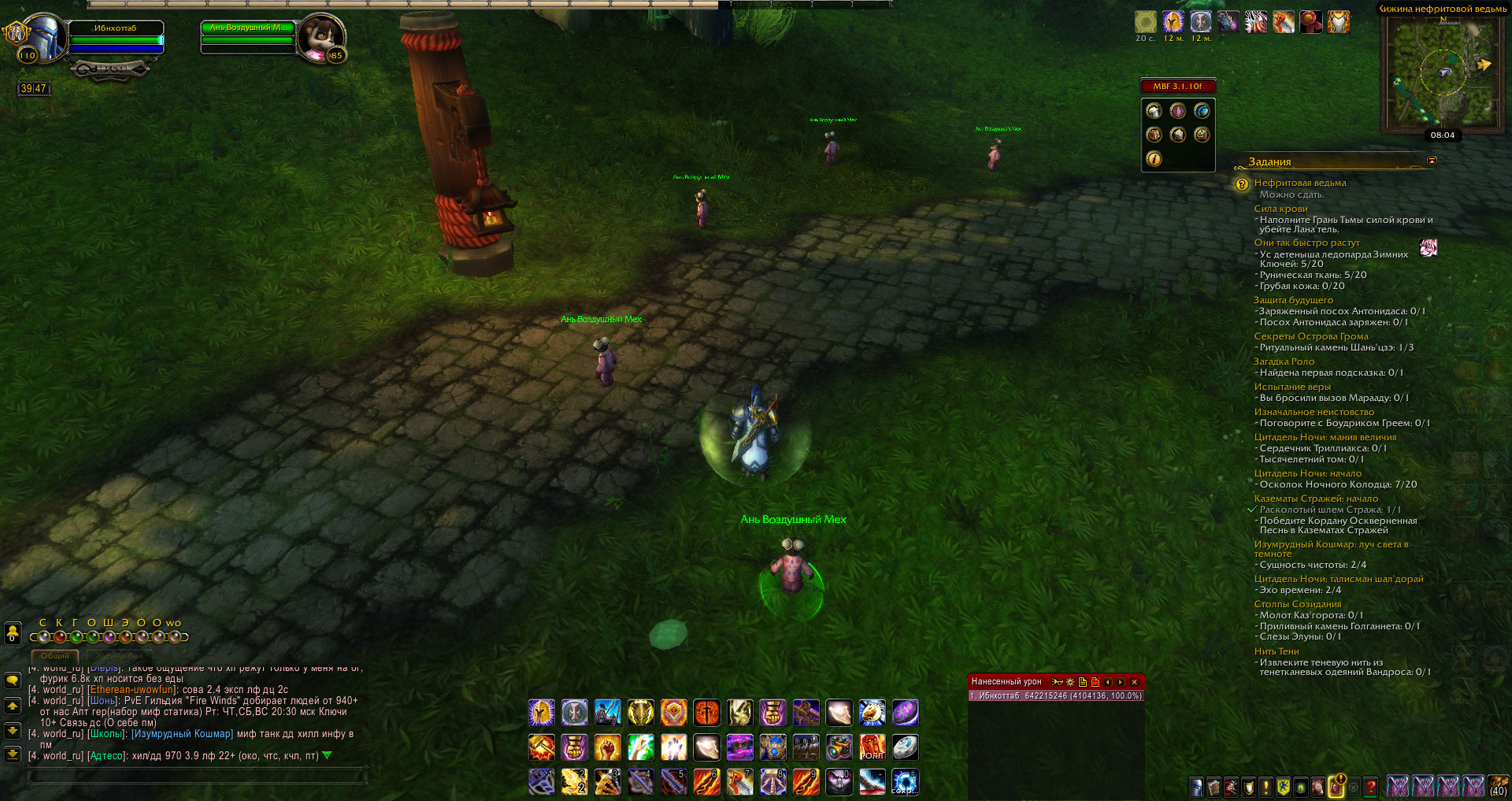Open the Нефритовая ведьма quest entry

point(1299,183)
